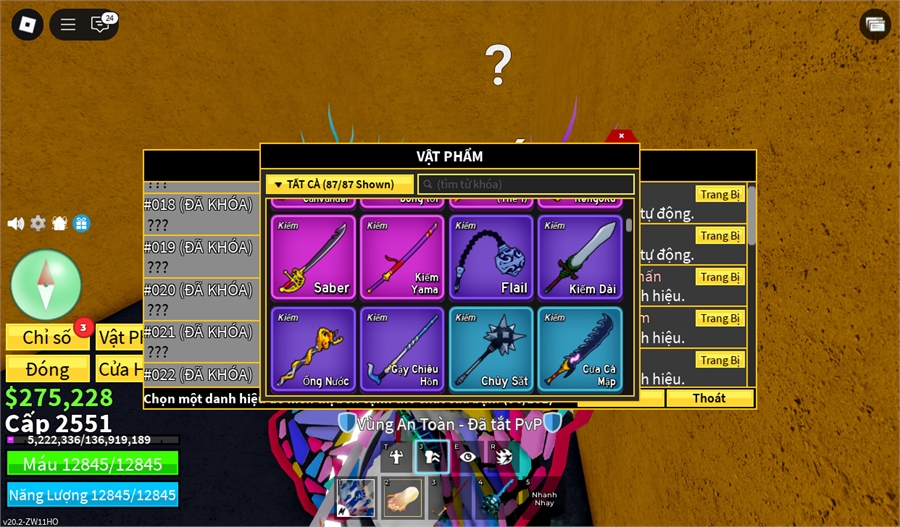Pick the Chùy Sắt iron mace

click(x=490, y=347)
